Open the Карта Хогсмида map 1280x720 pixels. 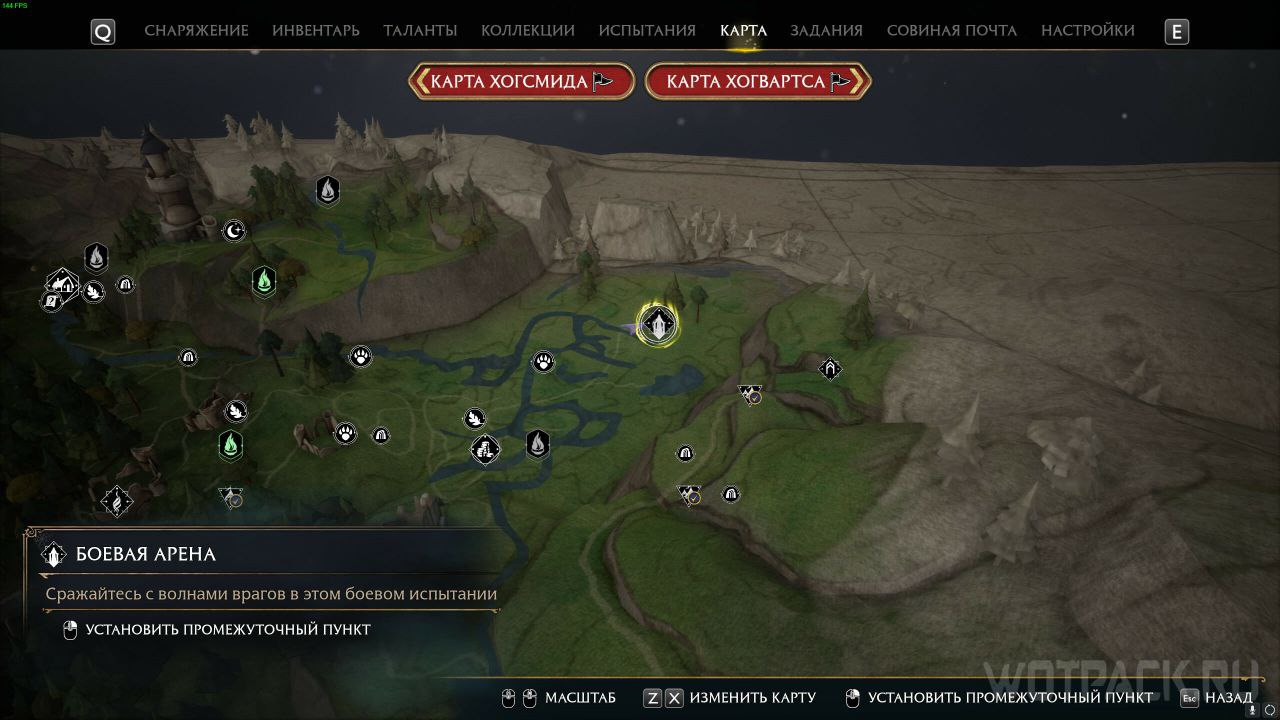(x=521, y=82)
